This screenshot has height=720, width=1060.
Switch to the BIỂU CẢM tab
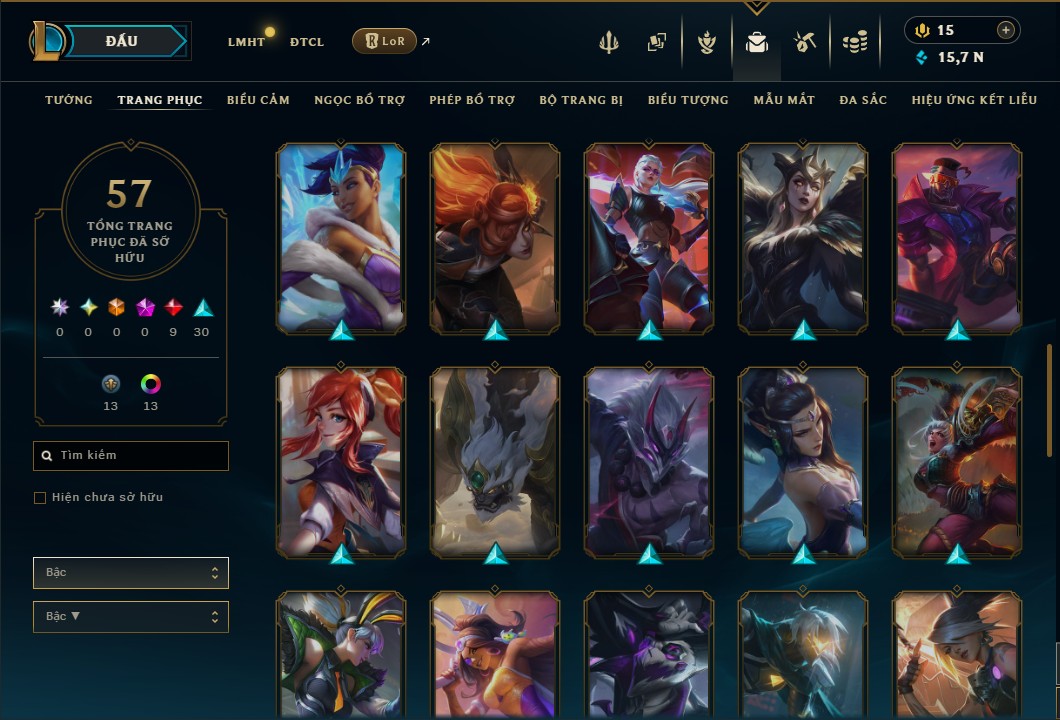tap(258, 100)
